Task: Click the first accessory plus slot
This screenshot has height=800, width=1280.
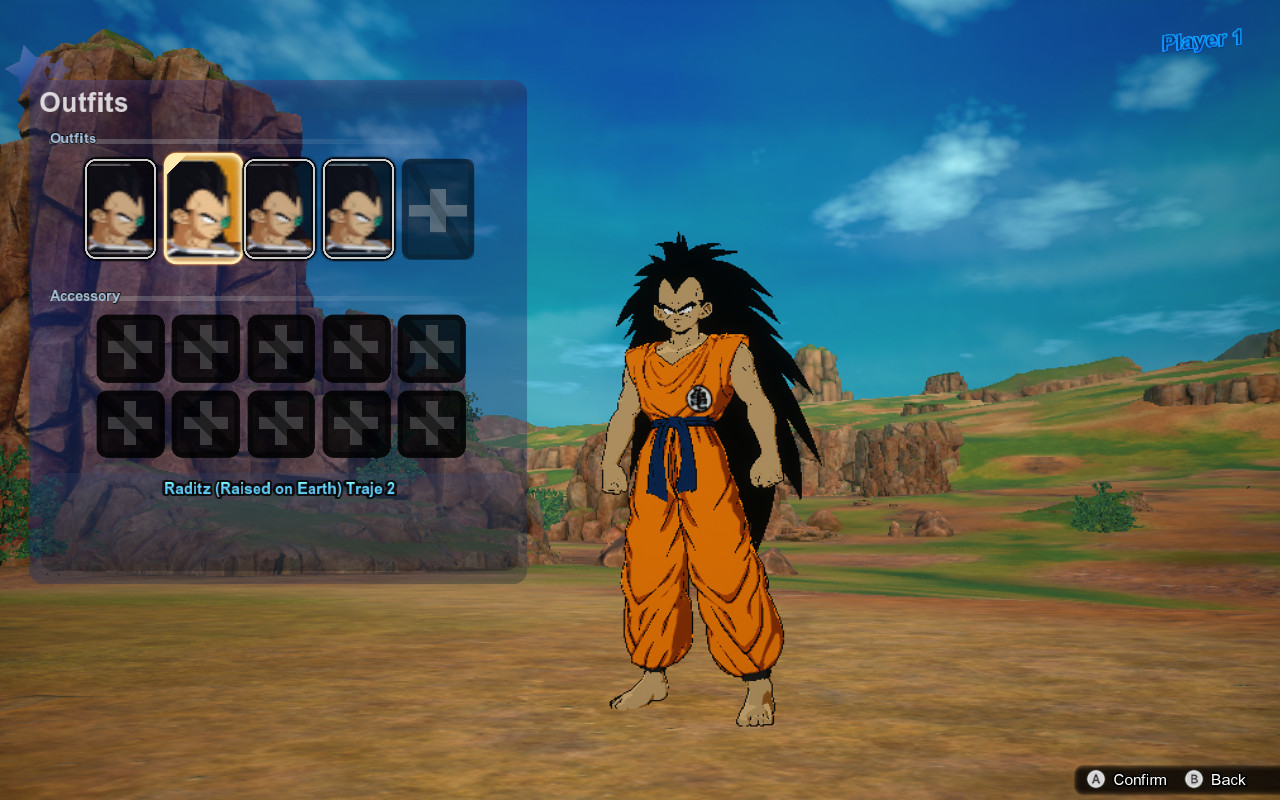Action: [130, 347]
